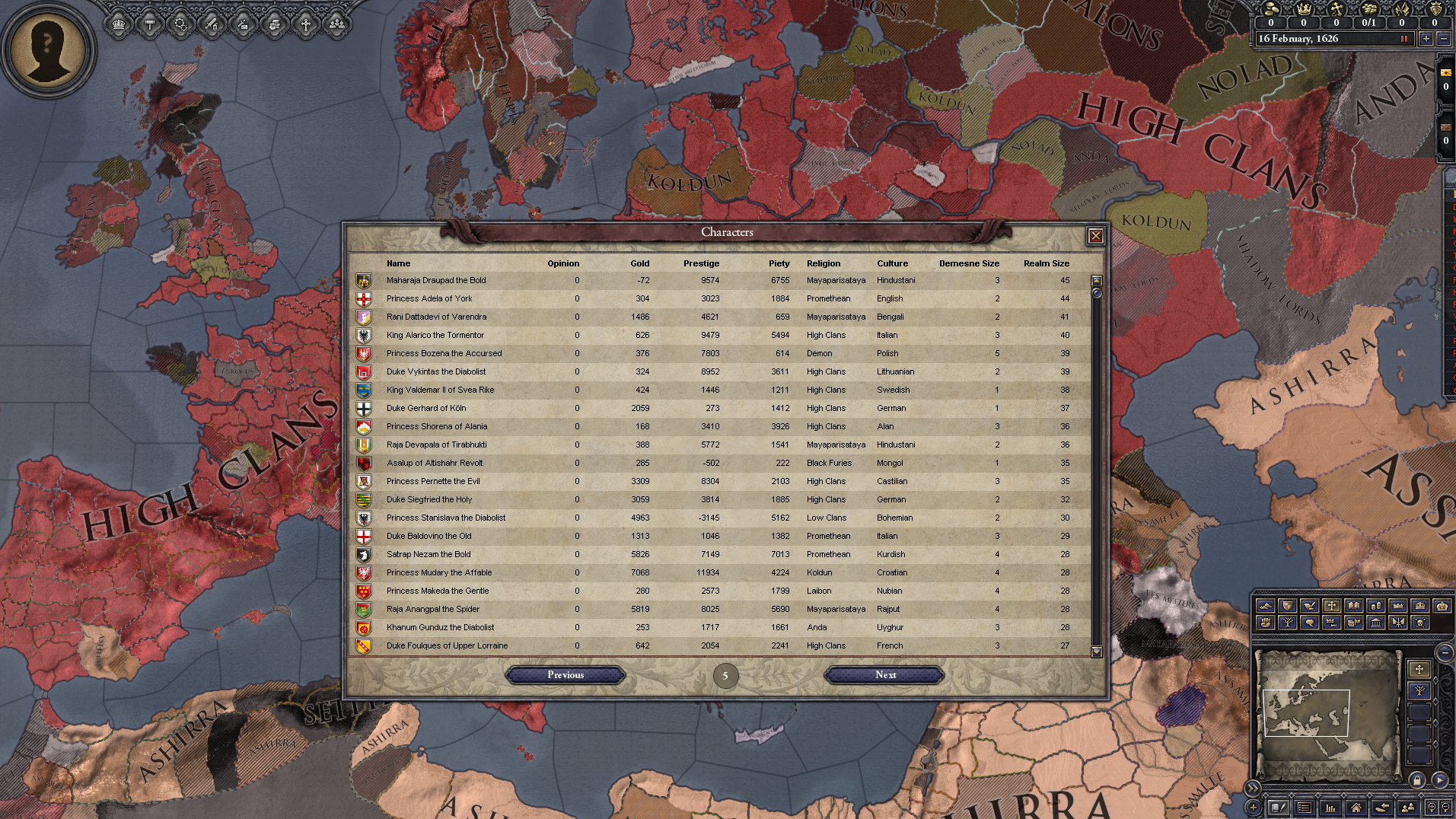Go to the next page of characters
The width and height of the screenshot is (1456, 819).
click(x=884, y=674)
